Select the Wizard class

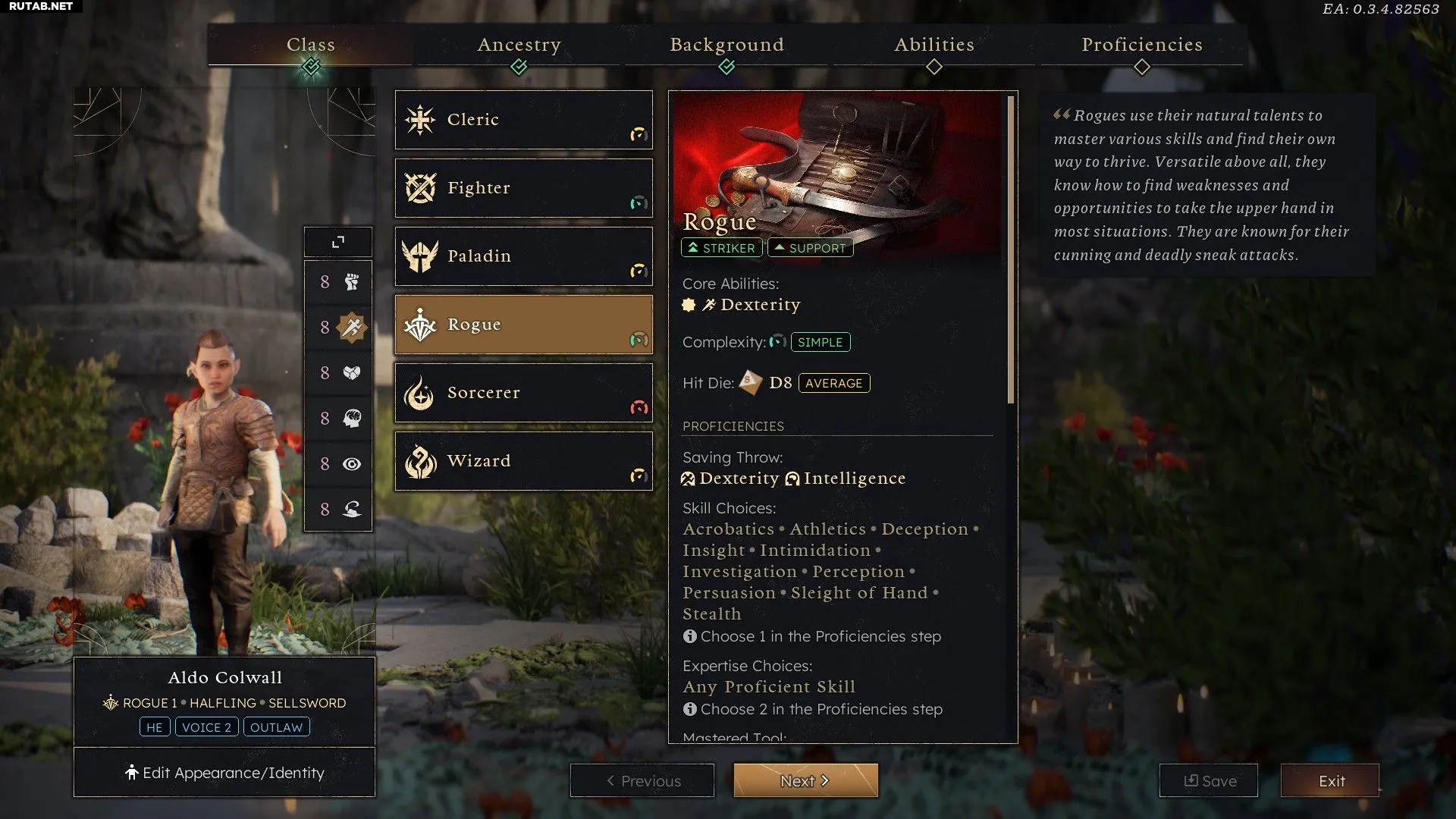click(x=523, y=461)
